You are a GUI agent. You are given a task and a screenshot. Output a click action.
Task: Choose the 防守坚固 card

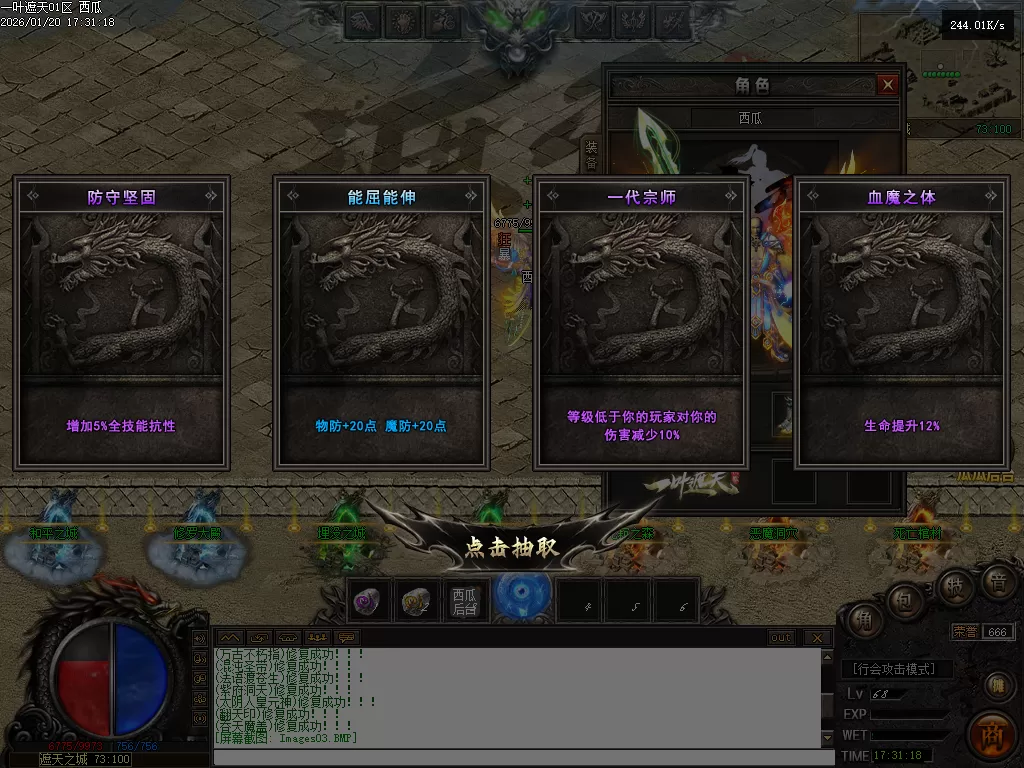click(121, 323)
